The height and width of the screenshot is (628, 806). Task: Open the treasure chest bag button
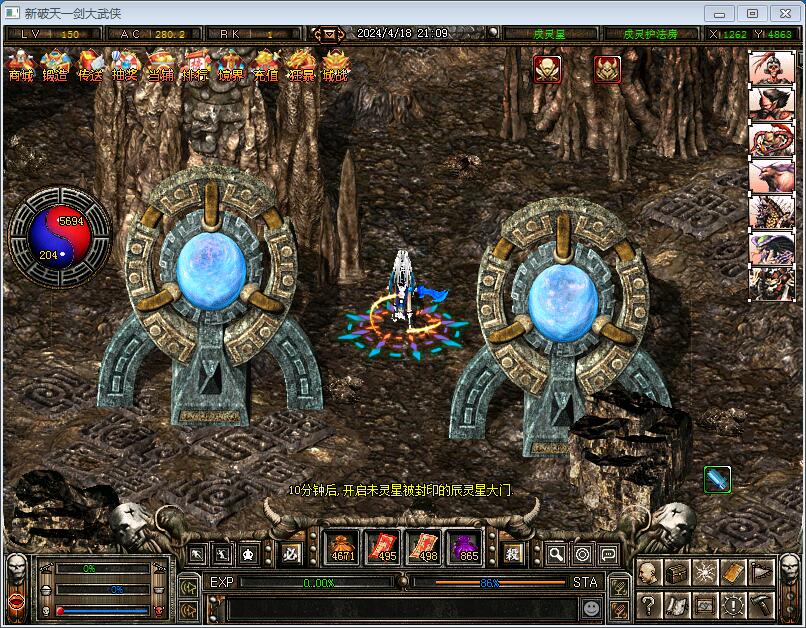pyautogui.click(x=677, y=572)
